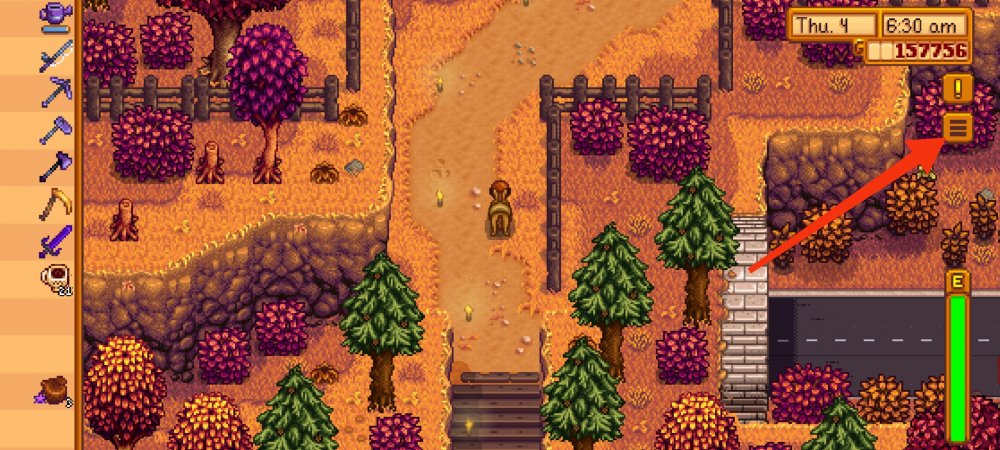This screenshot has width=1000, height=450.
Task: Open the game menu with the three-line button
Action: tap(958, 127)
